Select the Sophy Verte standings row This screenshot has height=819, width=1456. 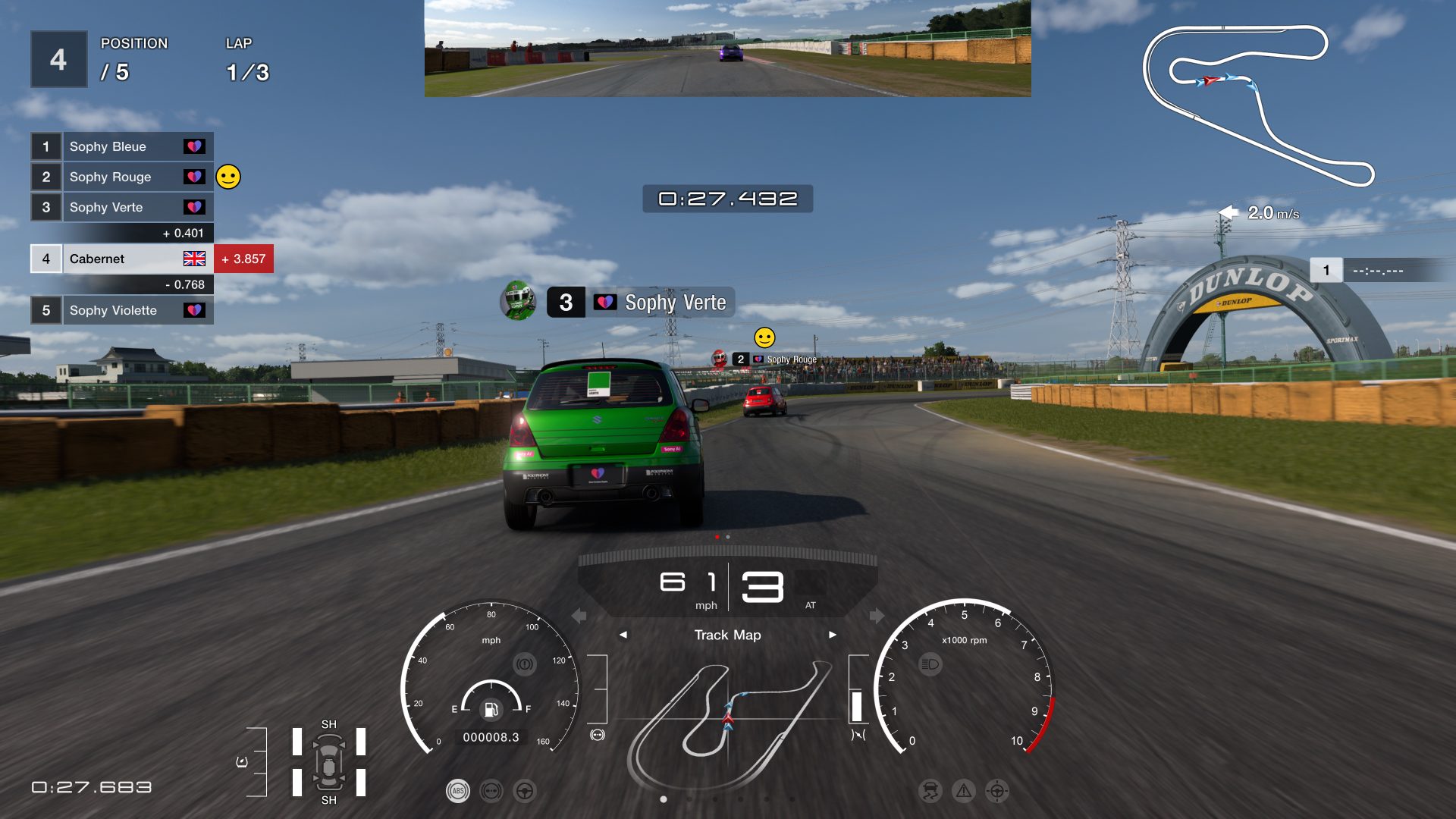121,207
